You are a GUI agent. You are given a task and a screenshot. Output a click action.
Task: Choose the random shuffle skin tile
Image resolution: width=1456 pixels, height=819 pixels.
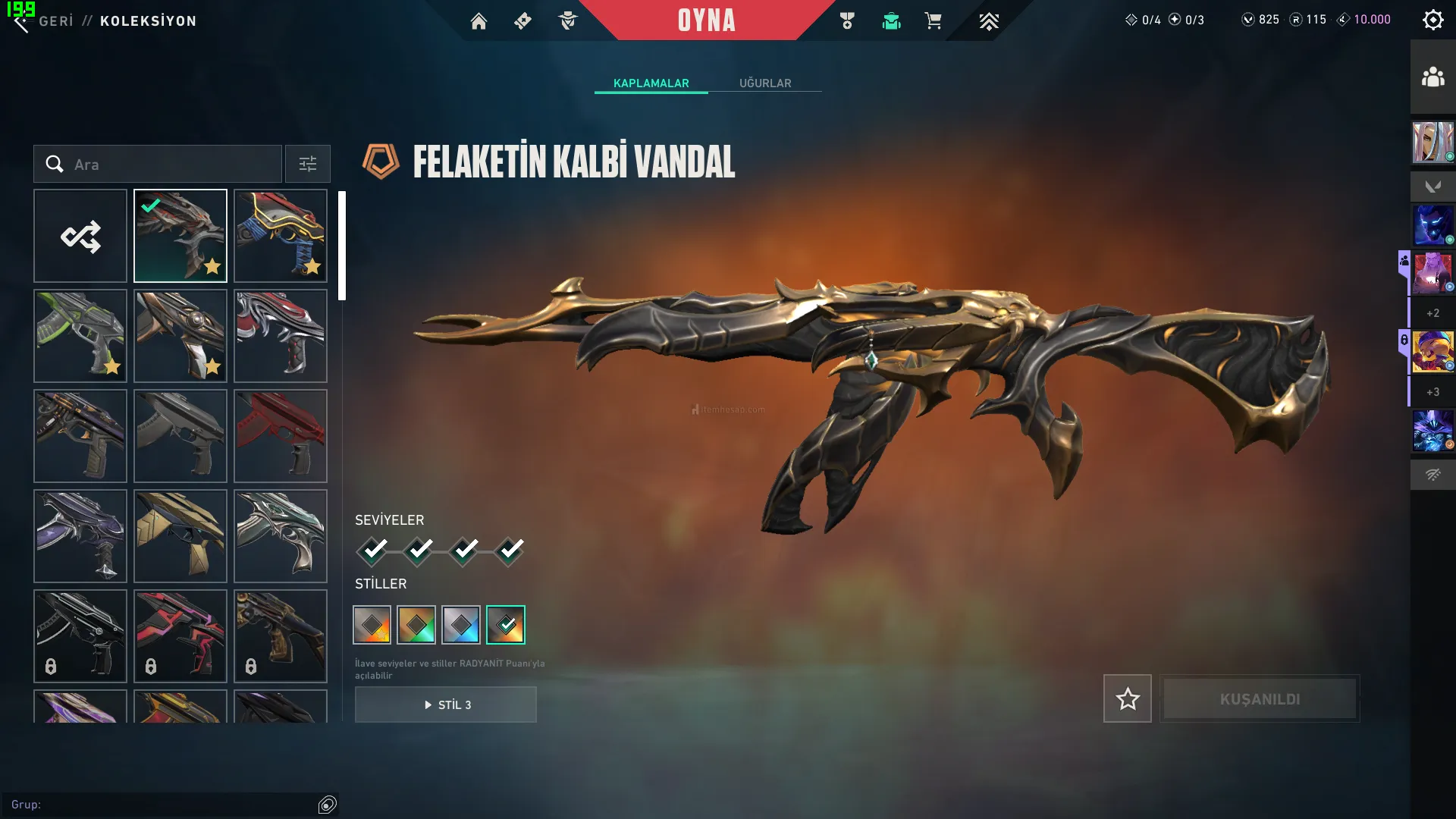point(80,236)
